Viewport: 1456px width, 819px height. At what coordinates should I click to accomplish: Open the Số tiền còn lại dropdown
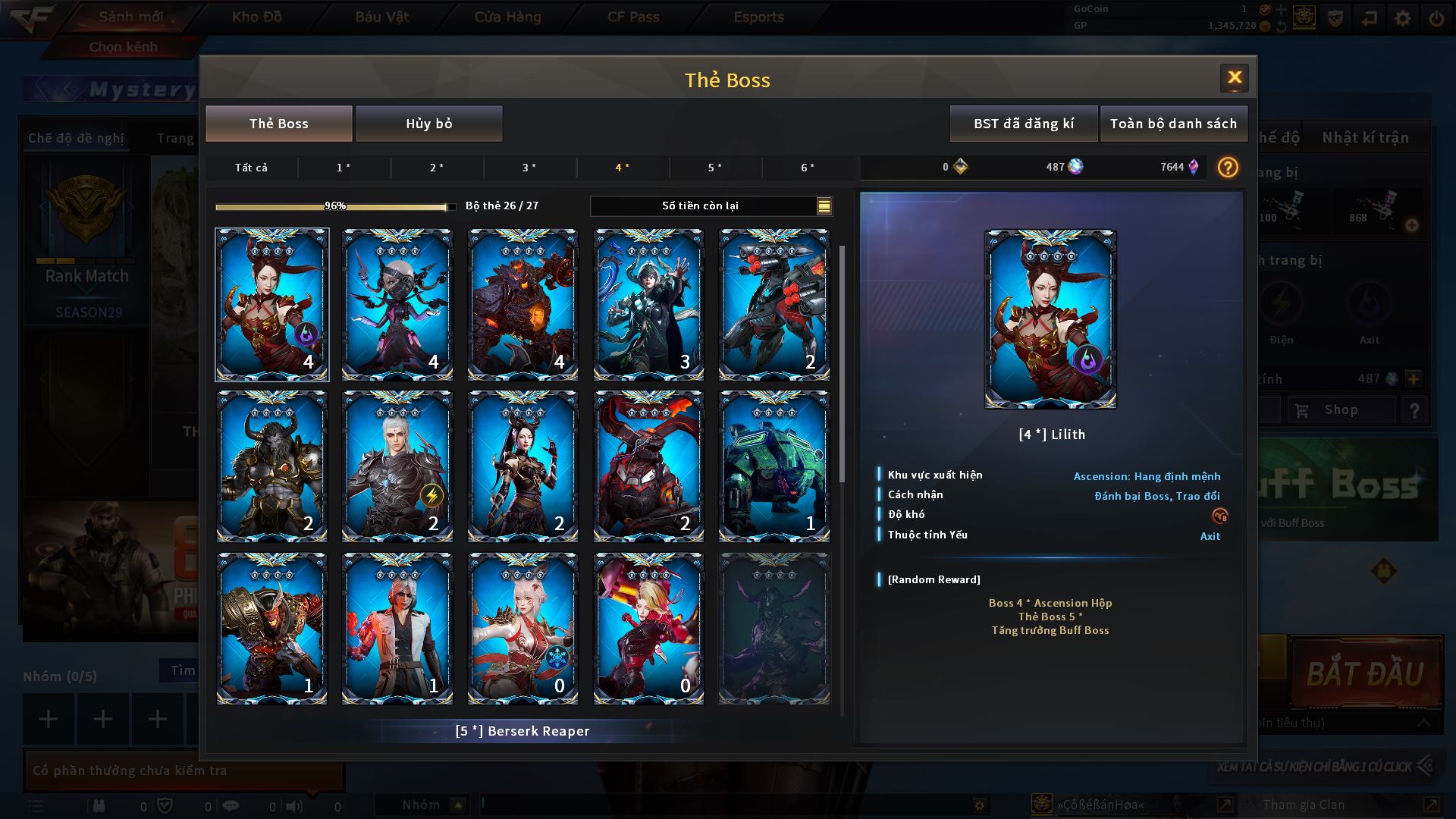824,206
